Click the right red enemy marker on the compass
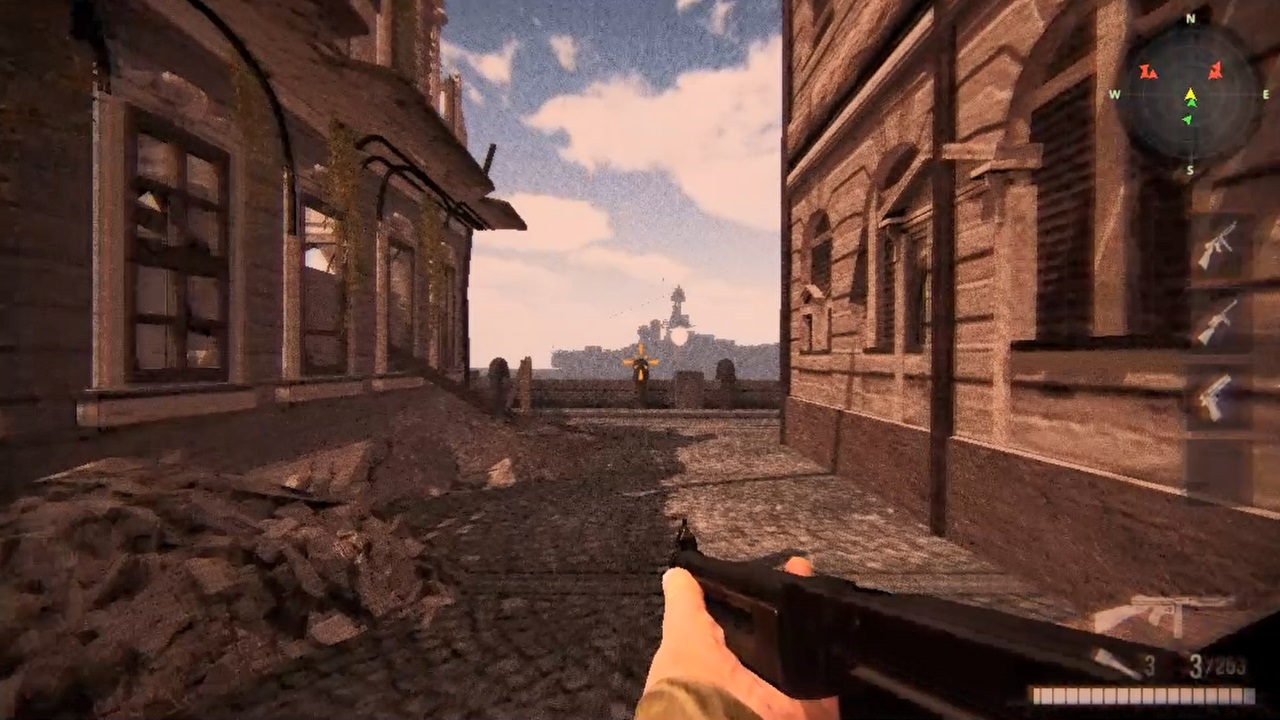The width and height of the screenshot is (1280, 720). tap(1216, 71)
